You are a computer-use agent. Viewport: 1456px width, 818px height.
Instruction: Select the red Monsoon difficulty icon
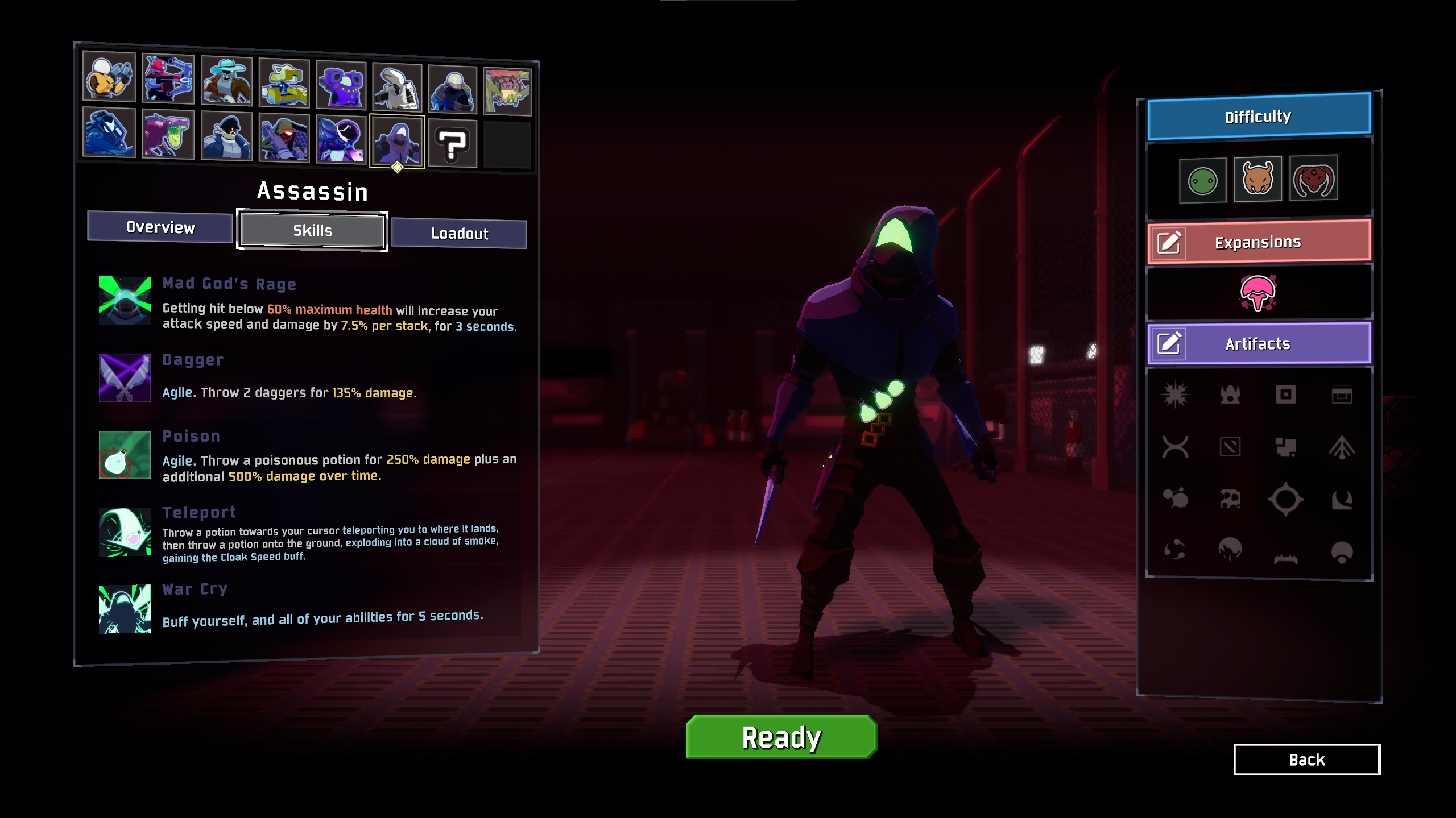point(1313,178)
